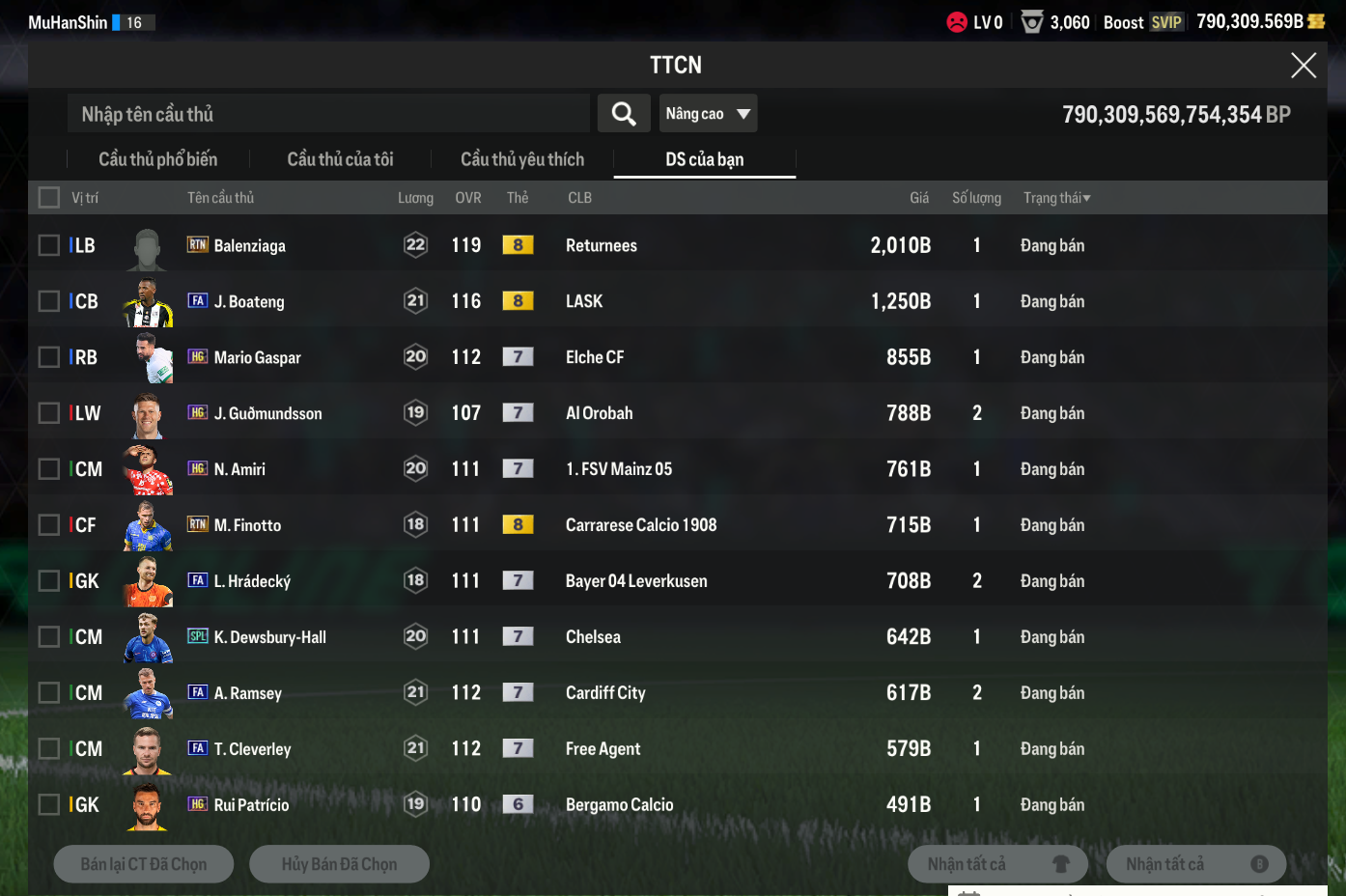The image size is (1346, 896).
Task: Click Bán lại CT Đã Chọn button
Action: point(144,864)
